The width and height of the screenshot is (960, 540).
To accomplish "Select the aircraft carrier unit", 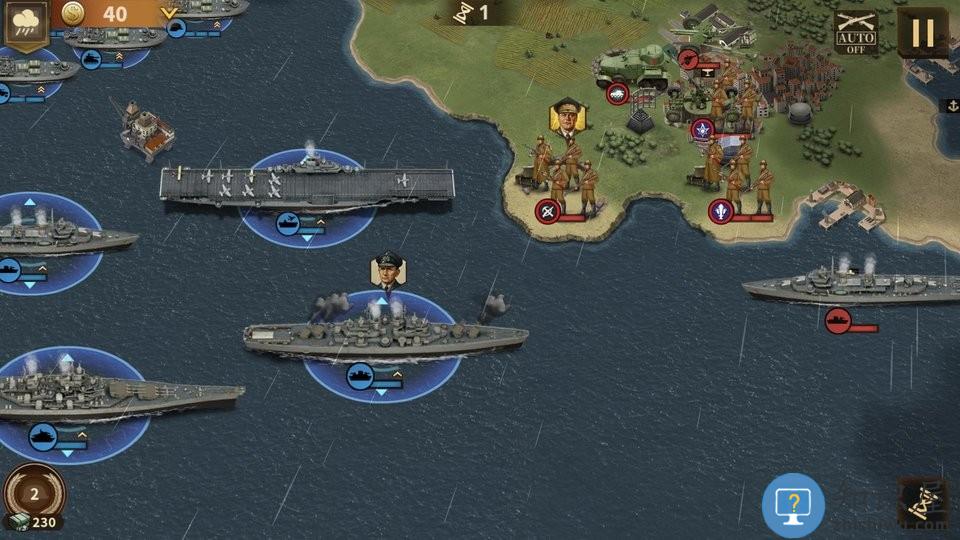I will point(306,185).
